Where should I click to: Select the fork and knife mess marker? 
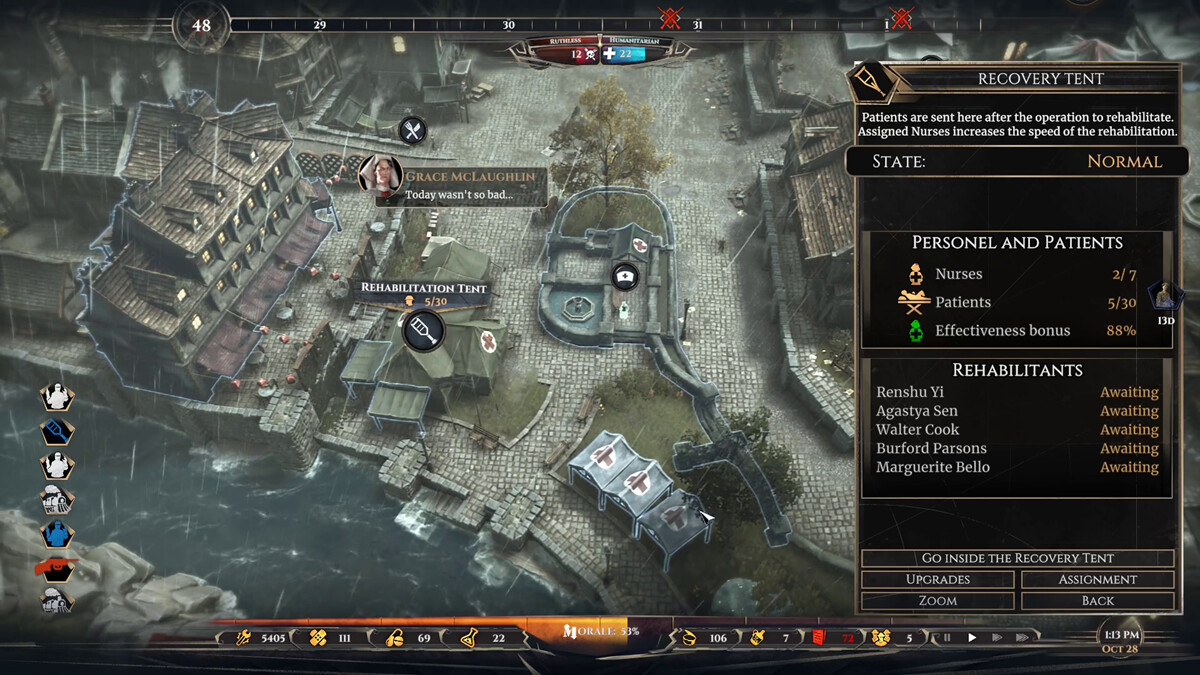tap(412, 130)
